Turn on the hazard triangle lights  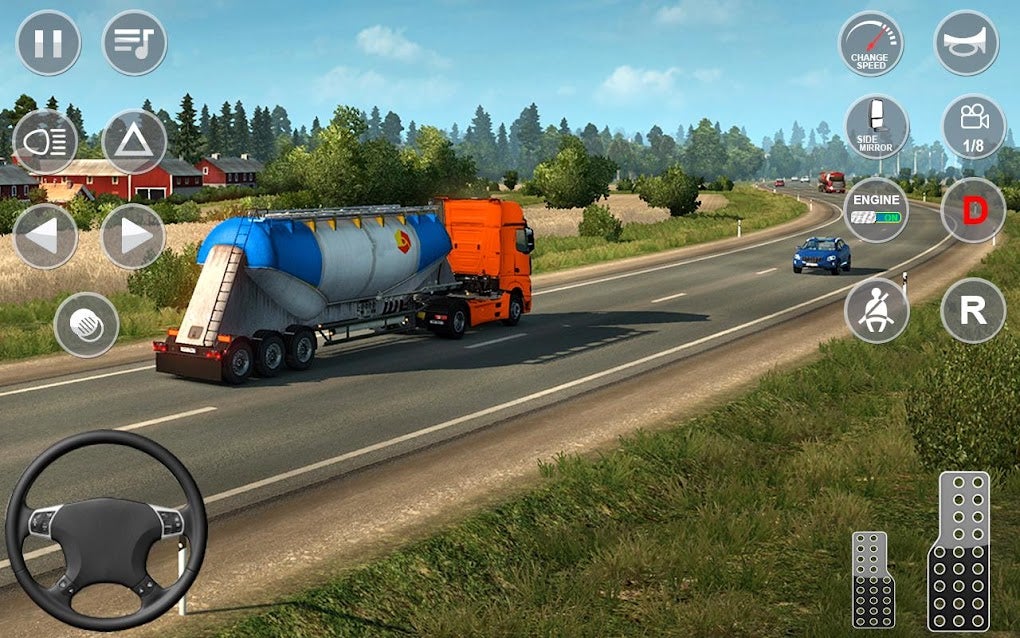click(134, 142)
